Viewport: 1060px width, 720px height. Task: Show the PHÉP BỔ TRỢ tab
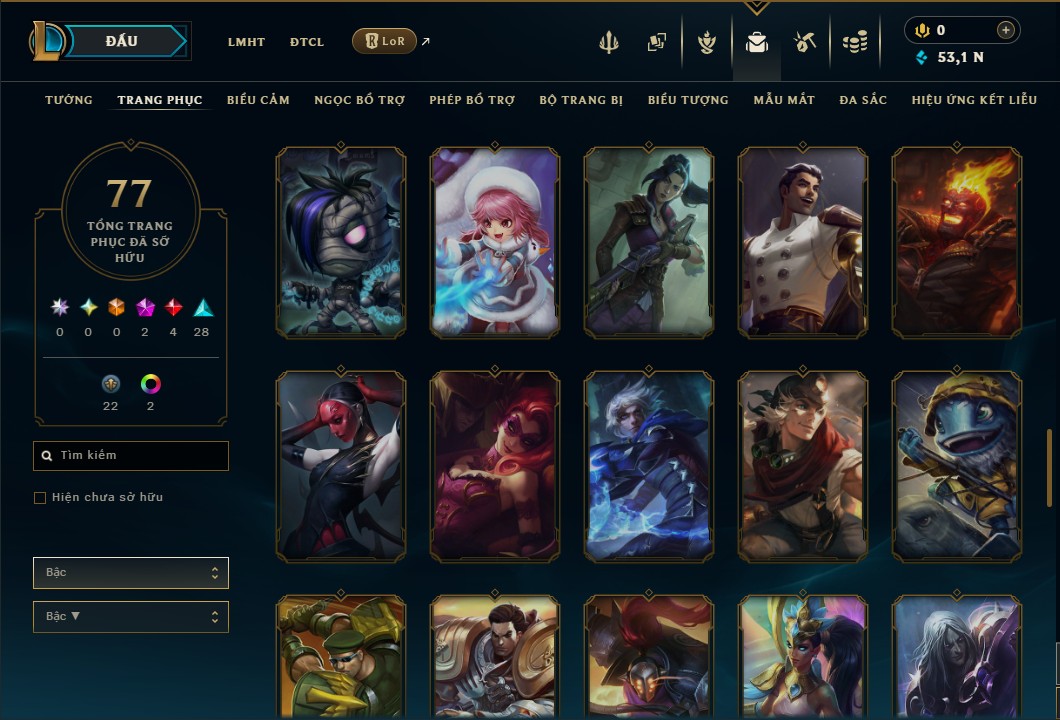click(x=472, y=100)
